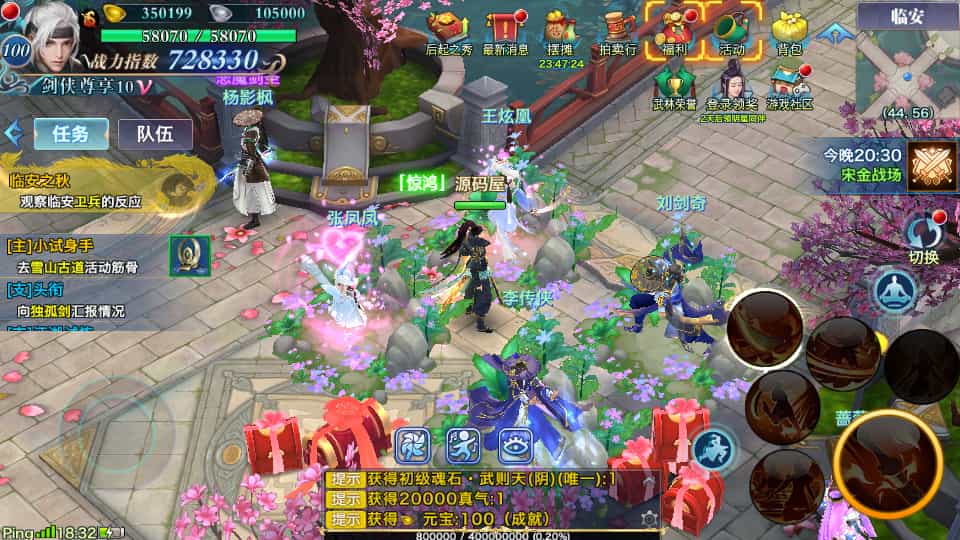Open the 背包 backpack
960x540 pixels.
(x=789, y=32)
